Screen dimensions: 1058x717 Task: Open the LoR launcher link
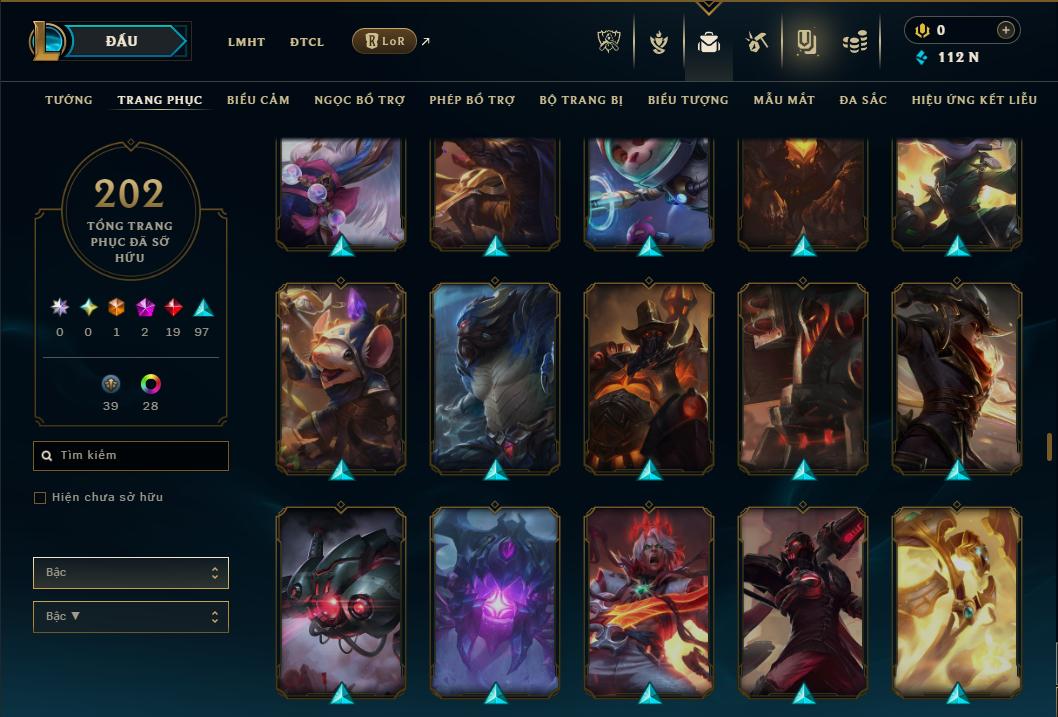coord(385,41)
